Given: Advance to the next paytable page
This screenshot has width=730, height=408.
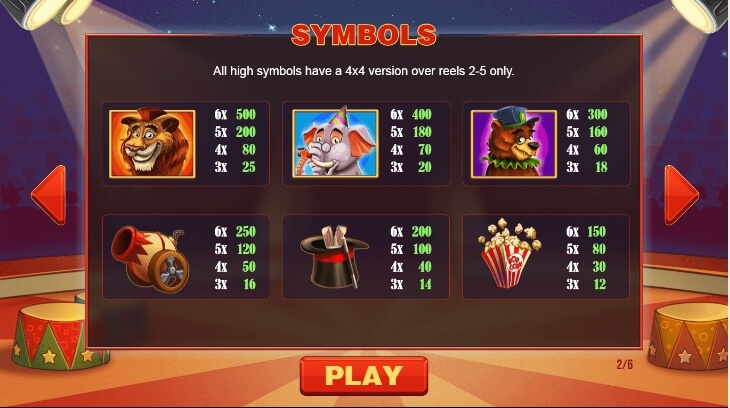Looking at the screenshot, I should [681, 194].
